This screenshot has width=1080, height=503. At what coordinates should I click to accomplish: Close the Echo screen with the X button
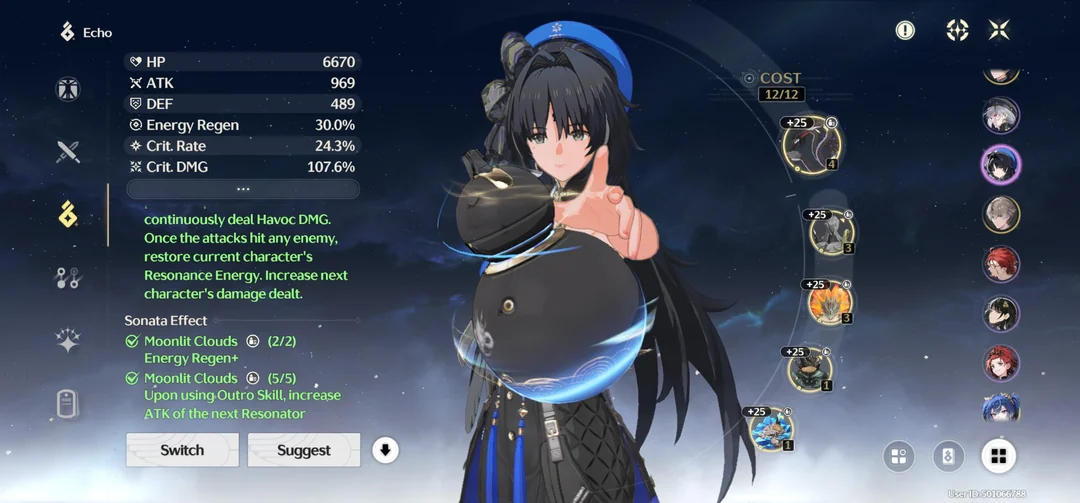click(x=999, y=30)
